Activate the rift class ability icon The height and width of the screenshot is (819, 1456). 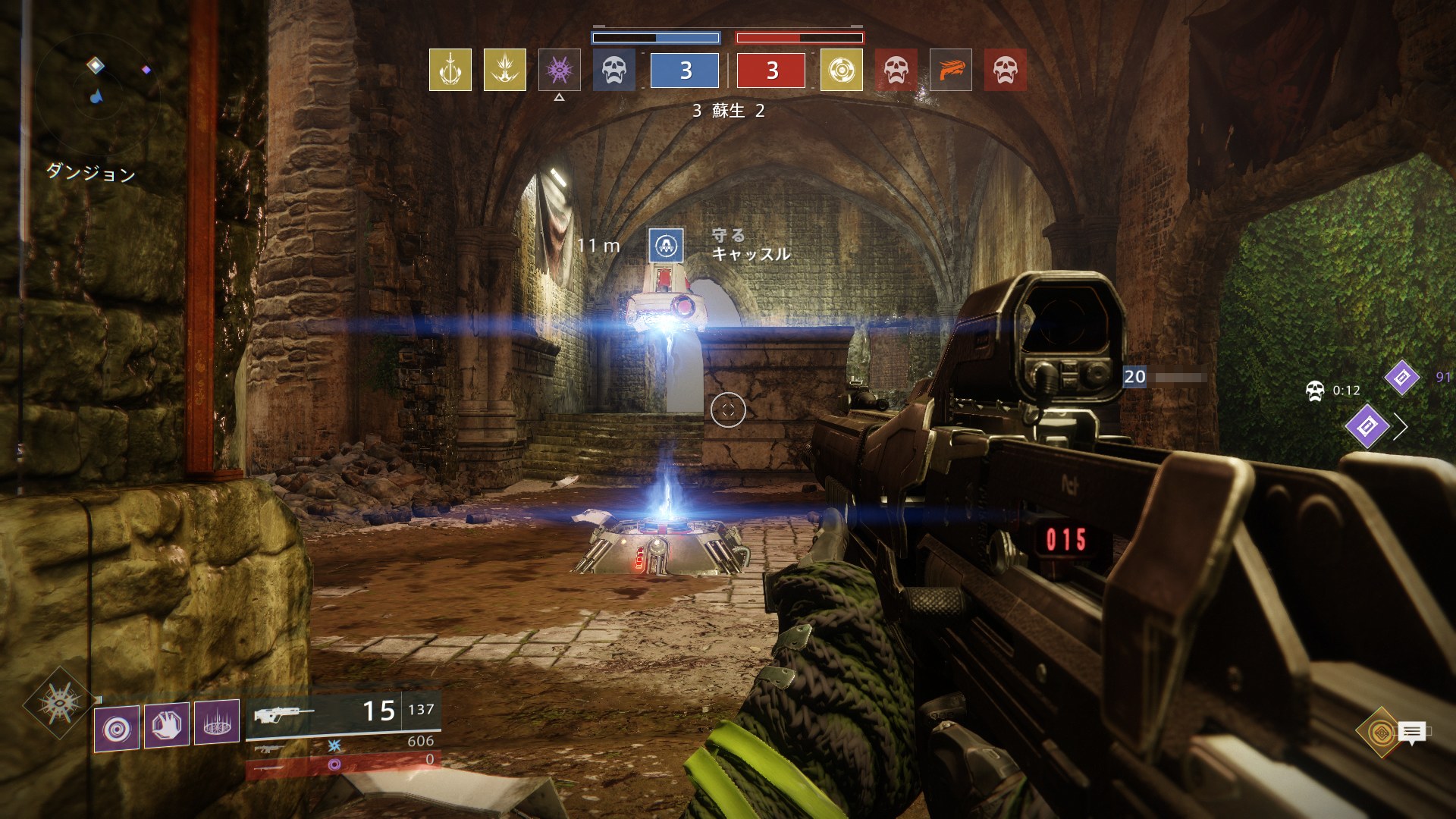[x=217, y=721]
